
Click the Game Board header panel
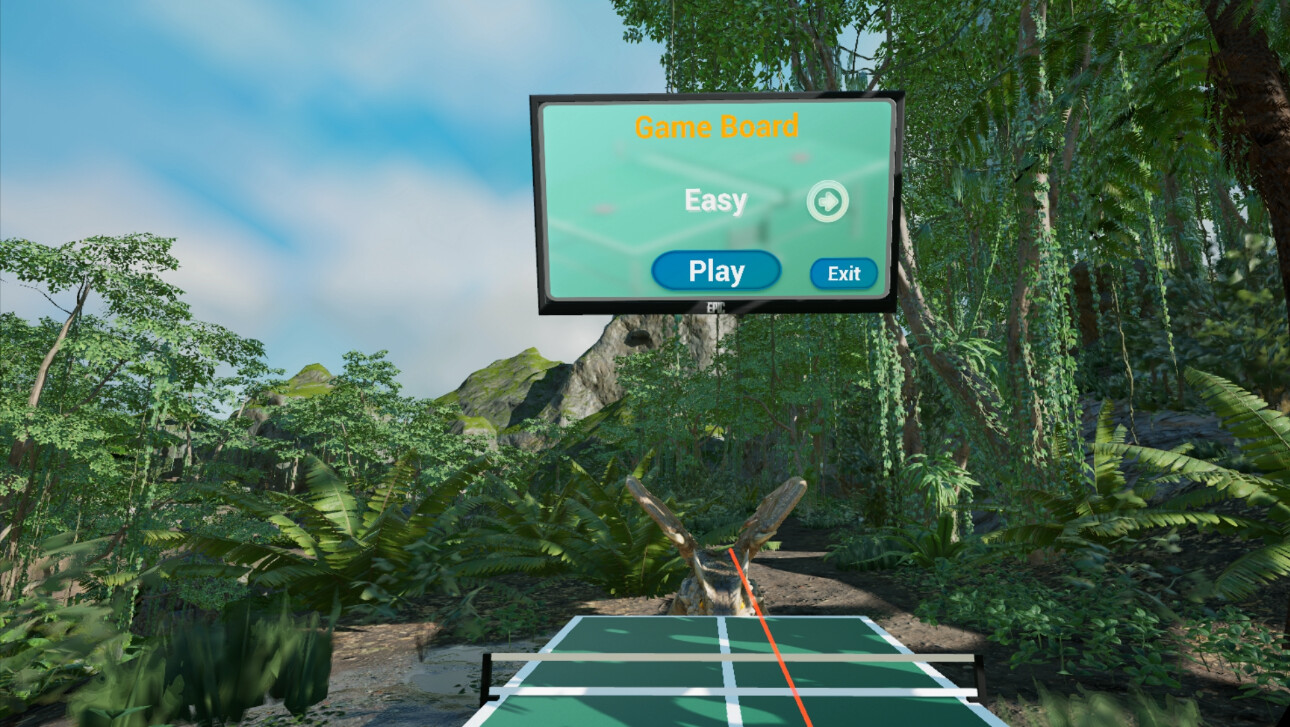click(x=716, y=126)
